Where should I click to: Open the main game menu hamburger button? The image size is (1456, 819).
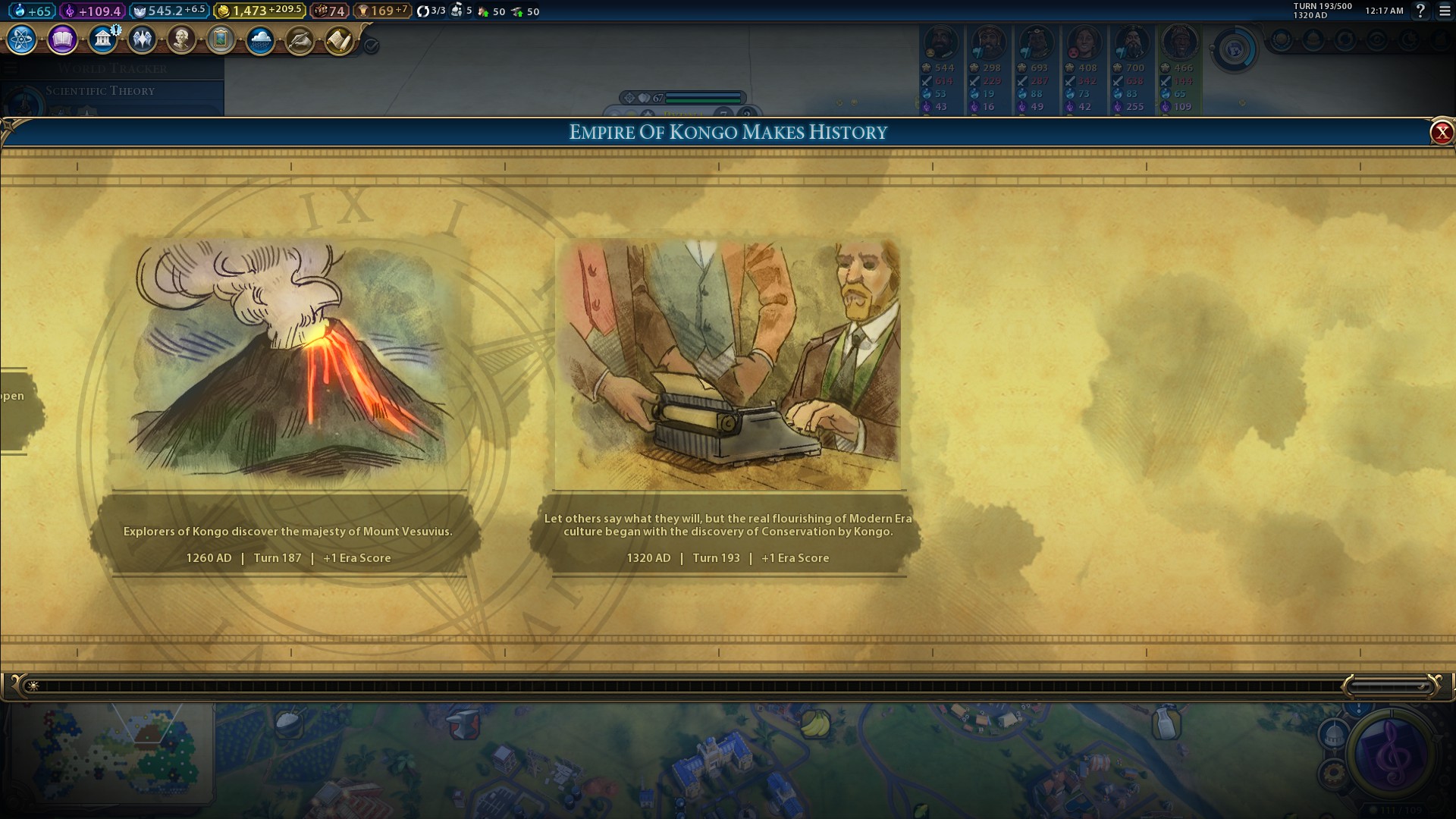click(1445, 11)
